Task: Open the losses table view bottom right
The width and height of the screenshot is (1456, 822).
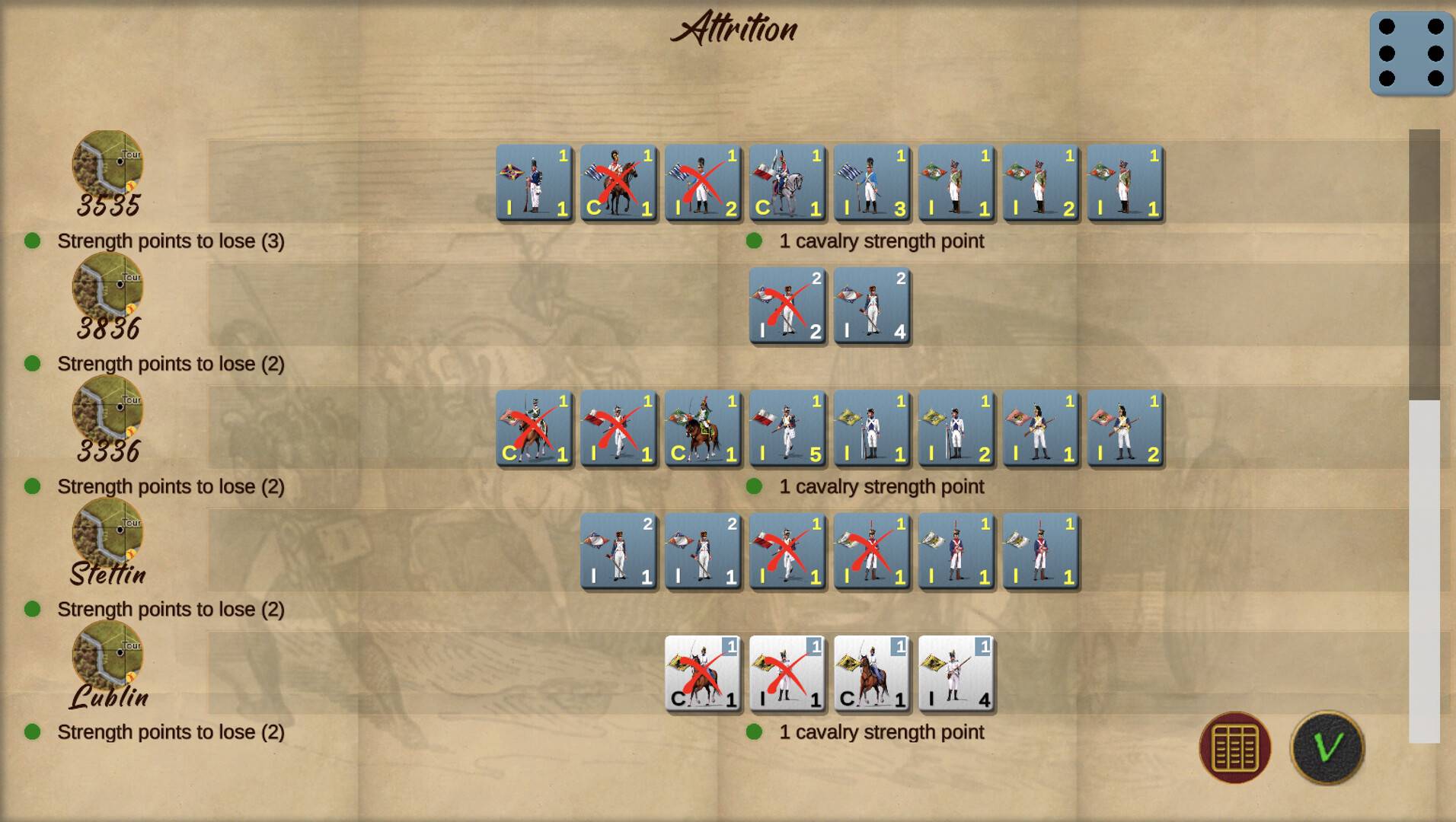Action: point(1234,747)
